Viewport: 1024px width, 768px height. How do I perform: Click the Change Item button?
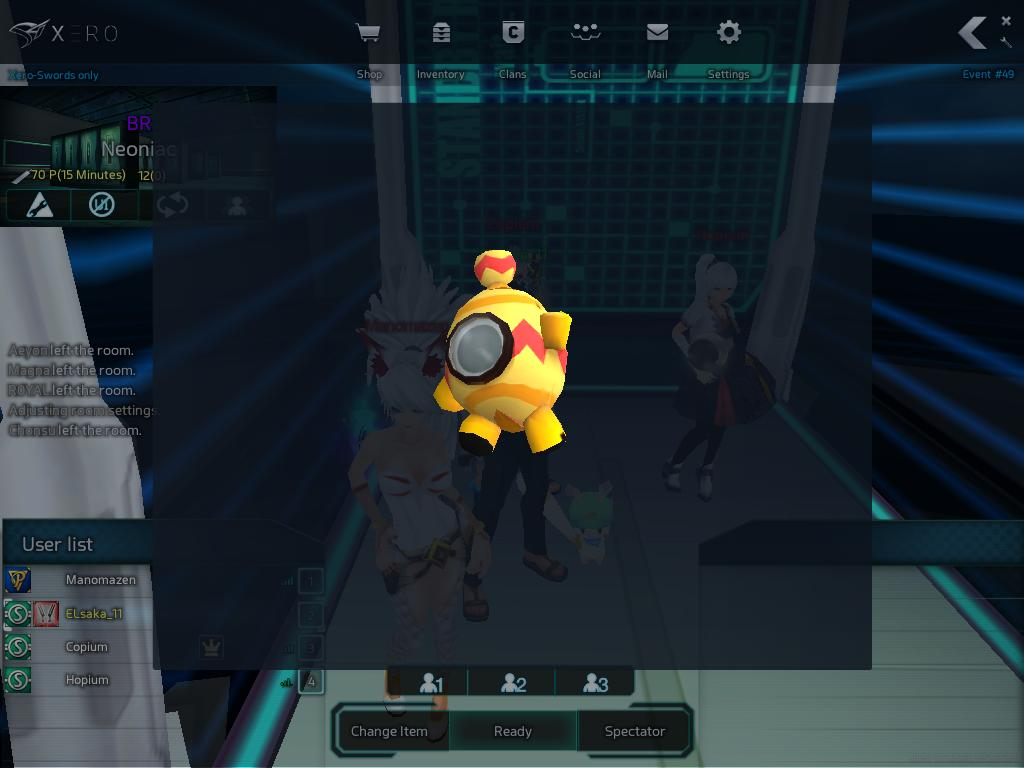[389, 731]
